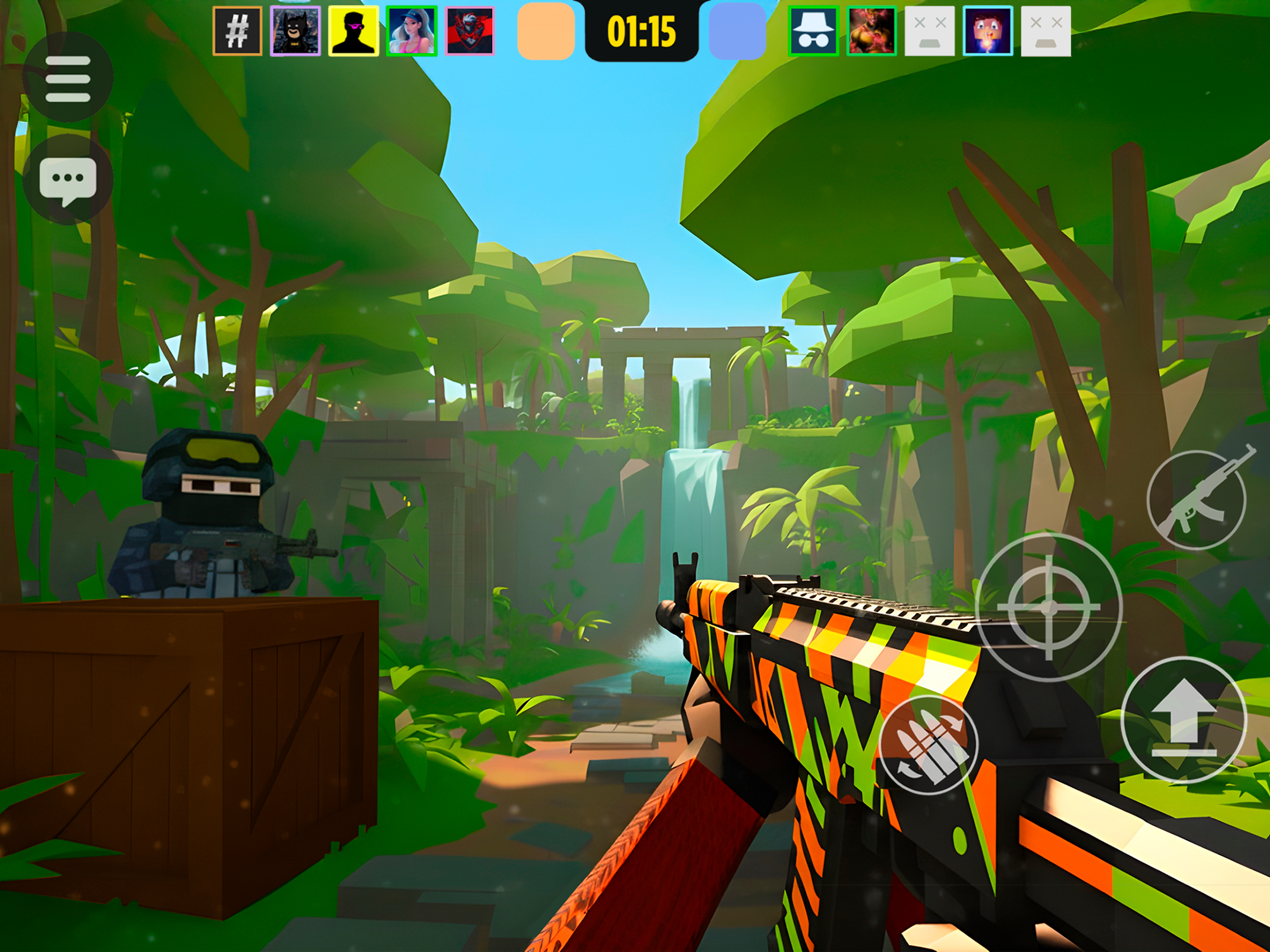
Task: Tap the jump arrow button
Action: [1184, 719]
